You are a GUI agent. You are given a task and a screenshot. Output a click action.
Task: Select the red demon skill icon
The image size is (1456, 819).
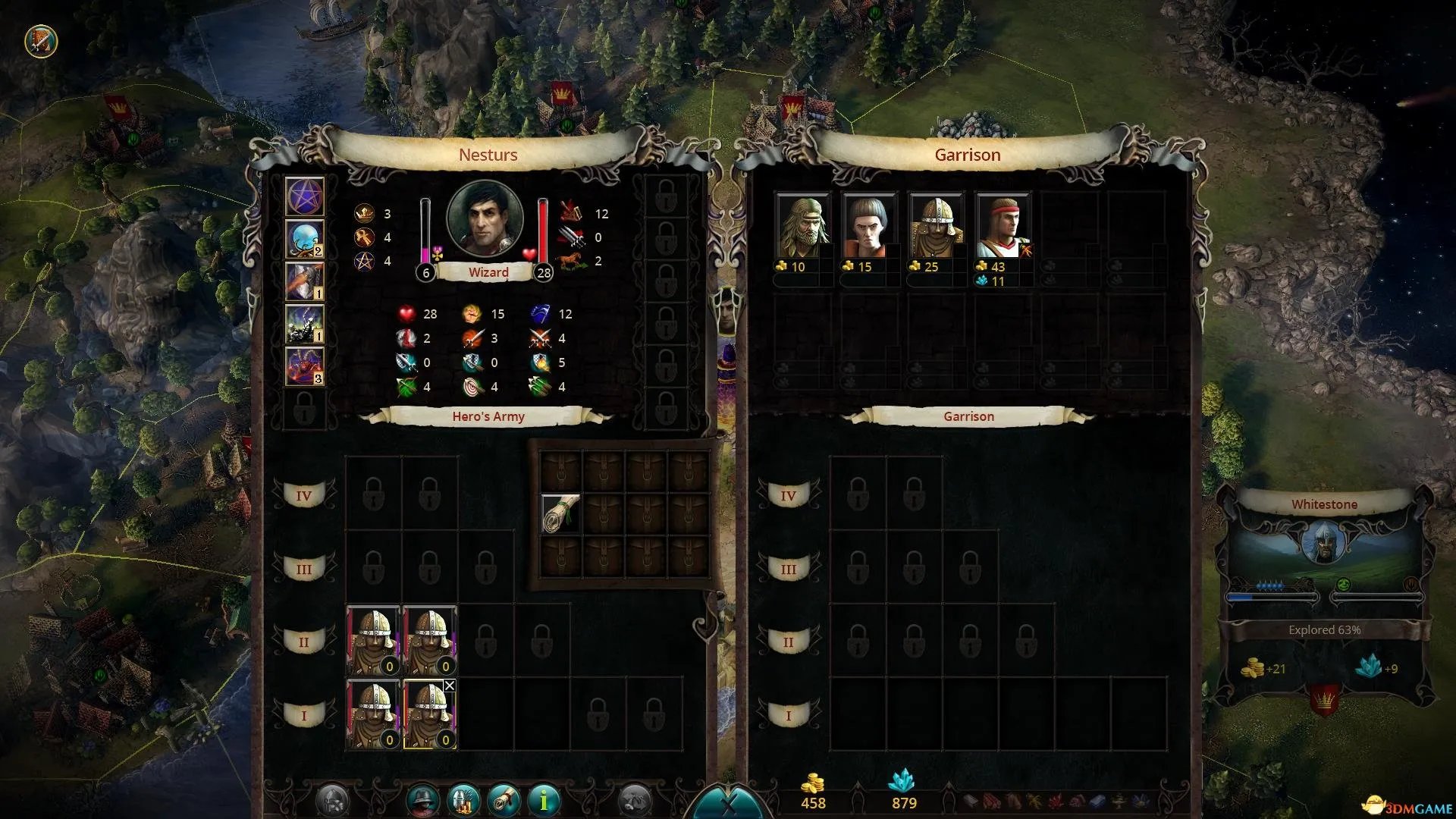click(x=305, y=366)
